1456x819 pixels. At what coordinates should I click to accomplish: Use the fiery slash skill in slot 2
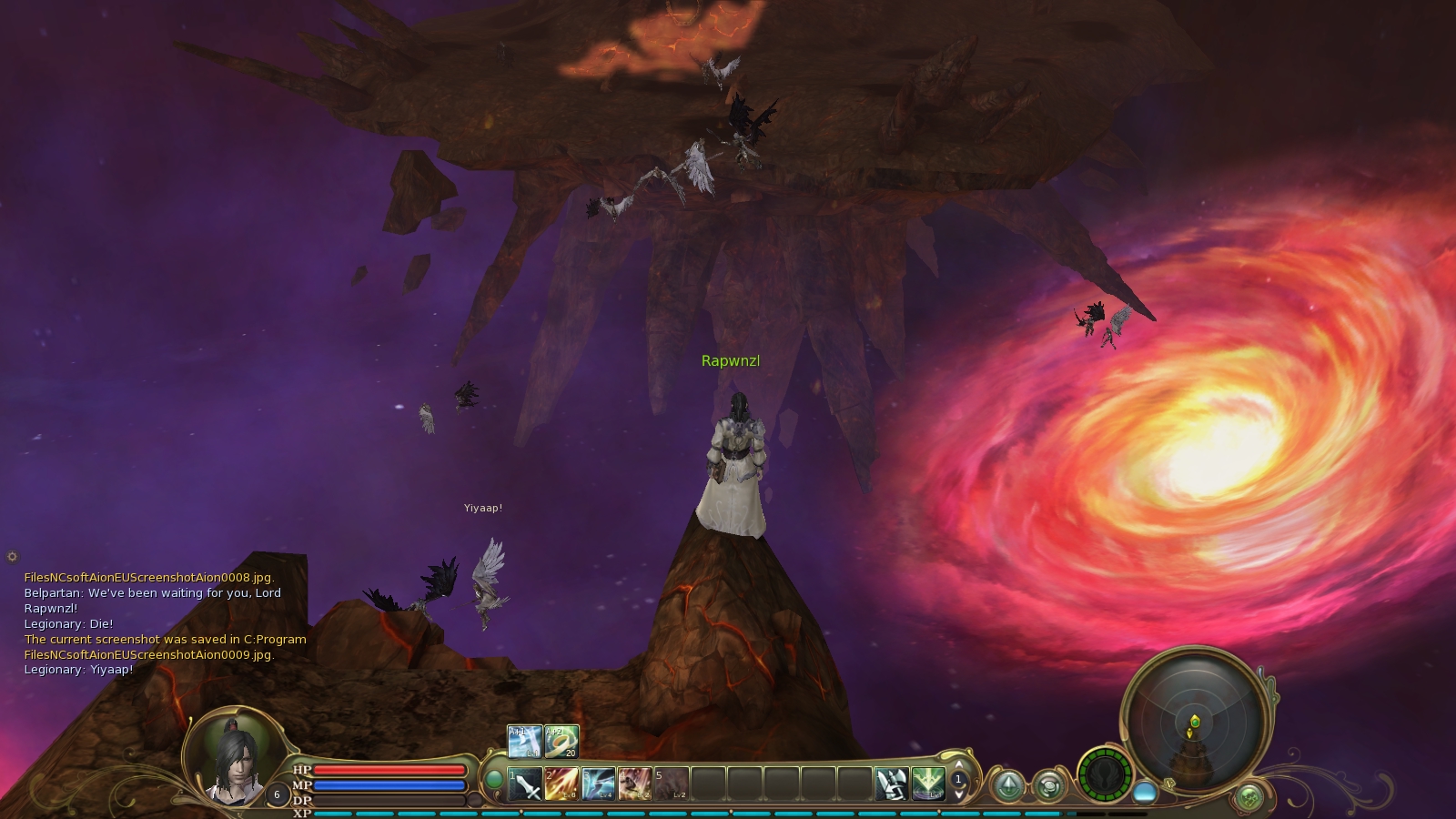tap(561, 784)
